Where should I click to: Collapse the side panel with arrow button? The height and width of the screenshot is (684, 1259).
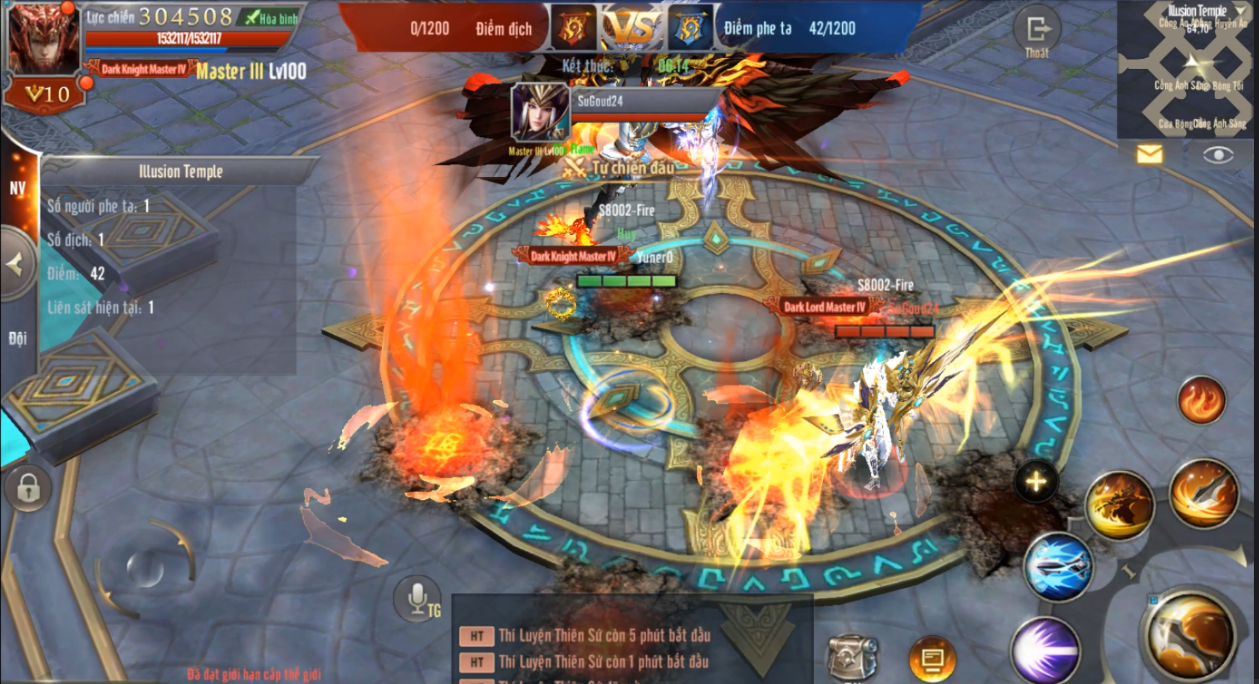(x=16, y=265)
